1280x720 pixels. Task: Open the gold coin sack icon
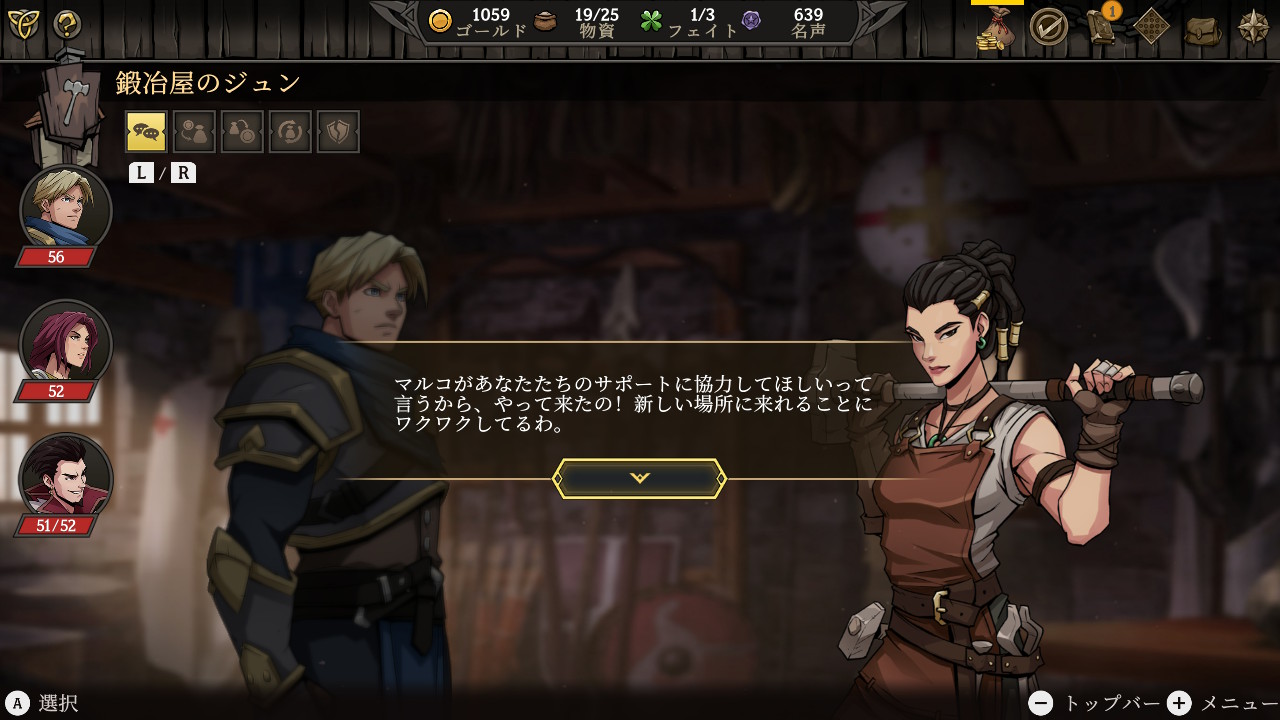[996, 27]
